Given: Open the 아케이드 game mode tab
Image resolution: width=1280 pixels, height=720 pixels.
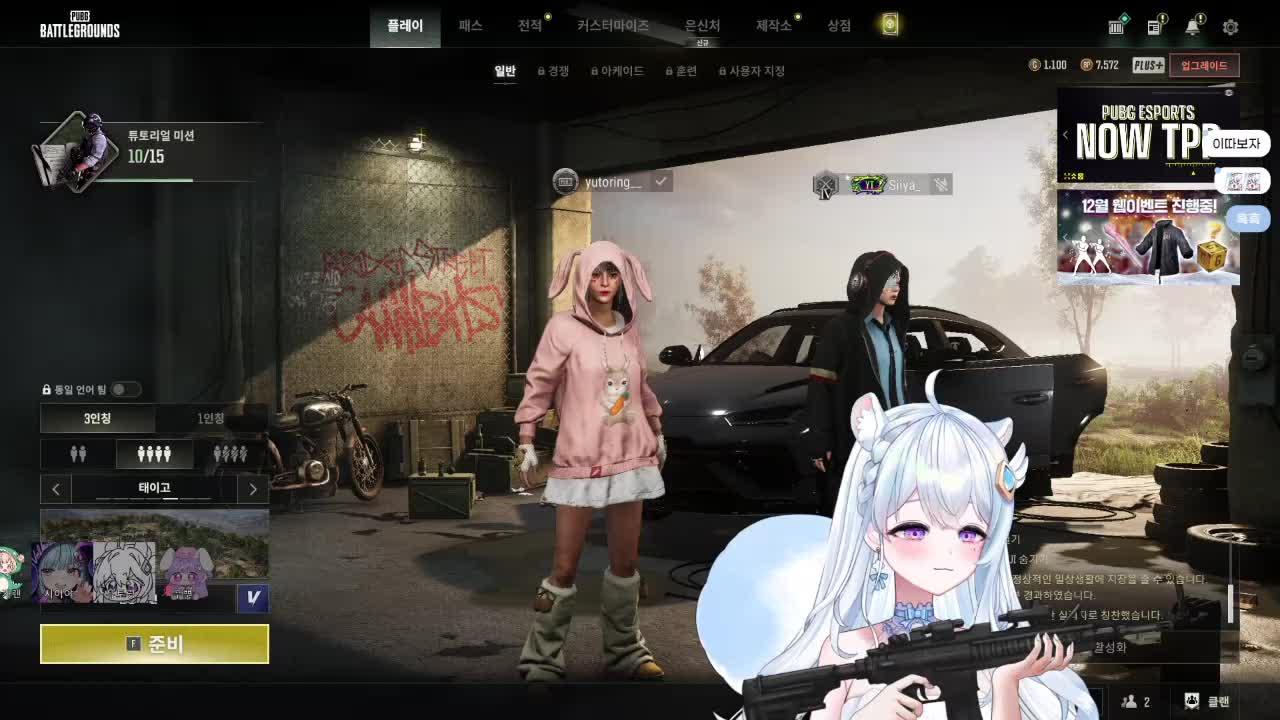Looking at the screenshot, I should point(620,70).
